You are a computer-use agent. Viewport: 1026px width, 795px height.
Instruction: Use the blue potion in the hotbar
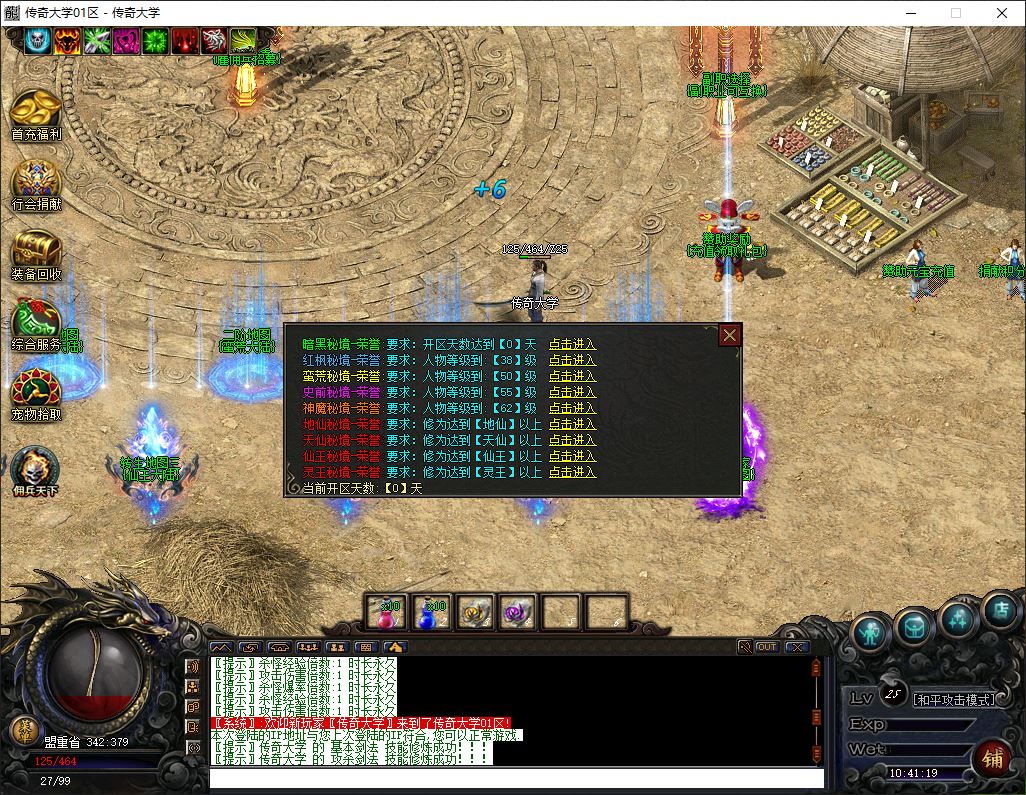431,611
